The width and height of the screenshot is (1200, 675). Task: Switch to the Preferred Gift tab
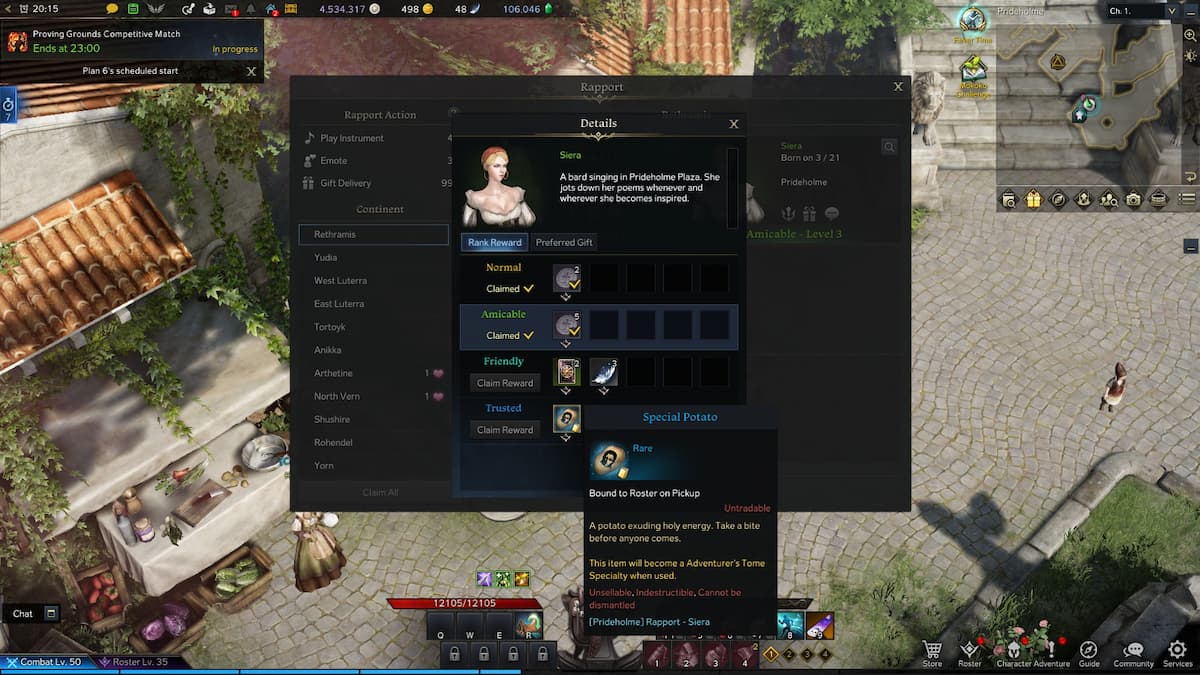(x=563, y=242)
